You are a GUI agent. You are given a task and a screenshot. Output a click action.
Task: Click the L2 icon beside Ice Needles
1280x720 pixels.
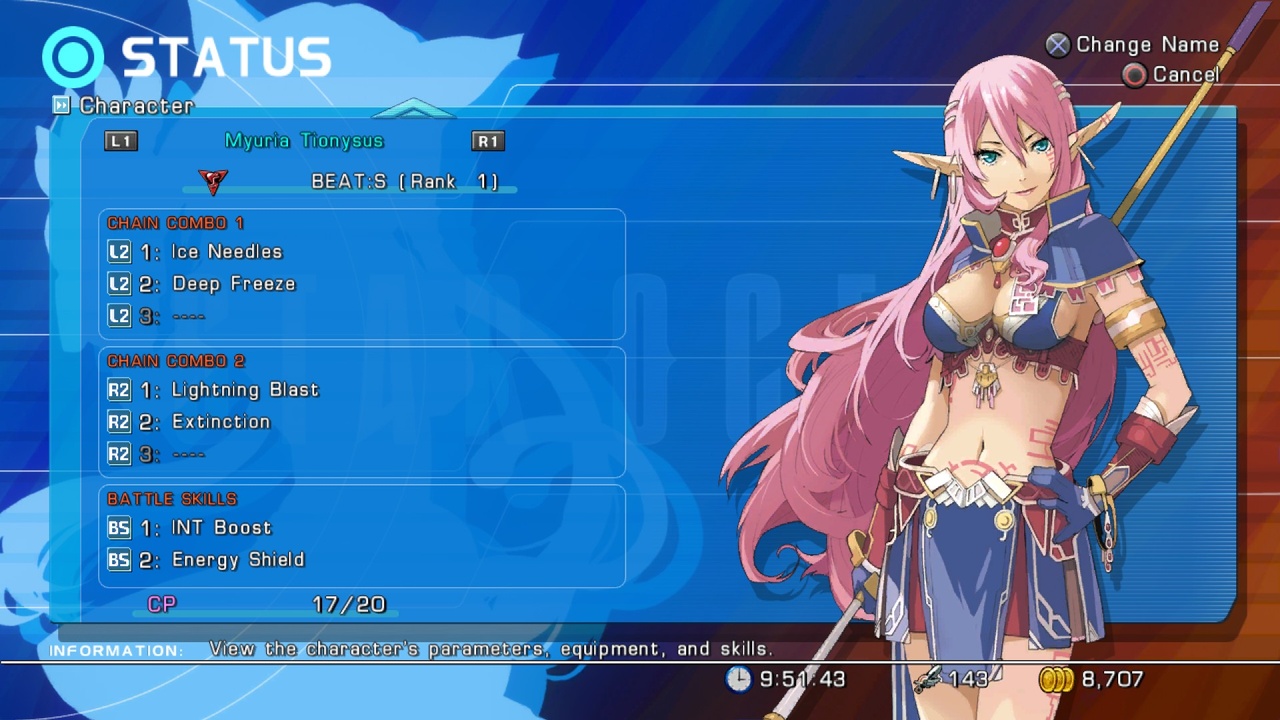(119, 252)
